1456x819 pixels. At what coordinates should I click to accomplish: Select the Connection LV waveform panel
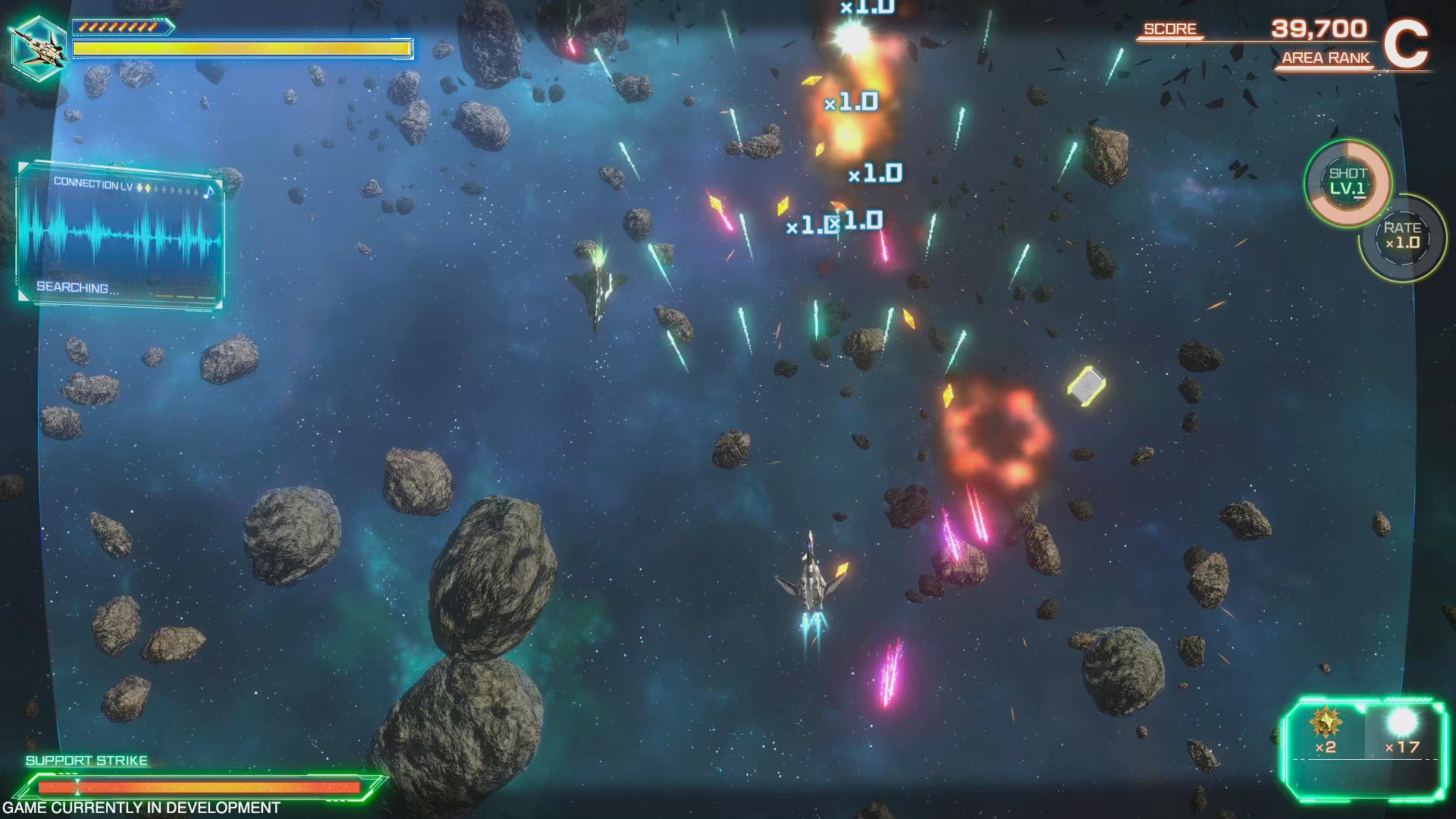[x=120, y=235]
